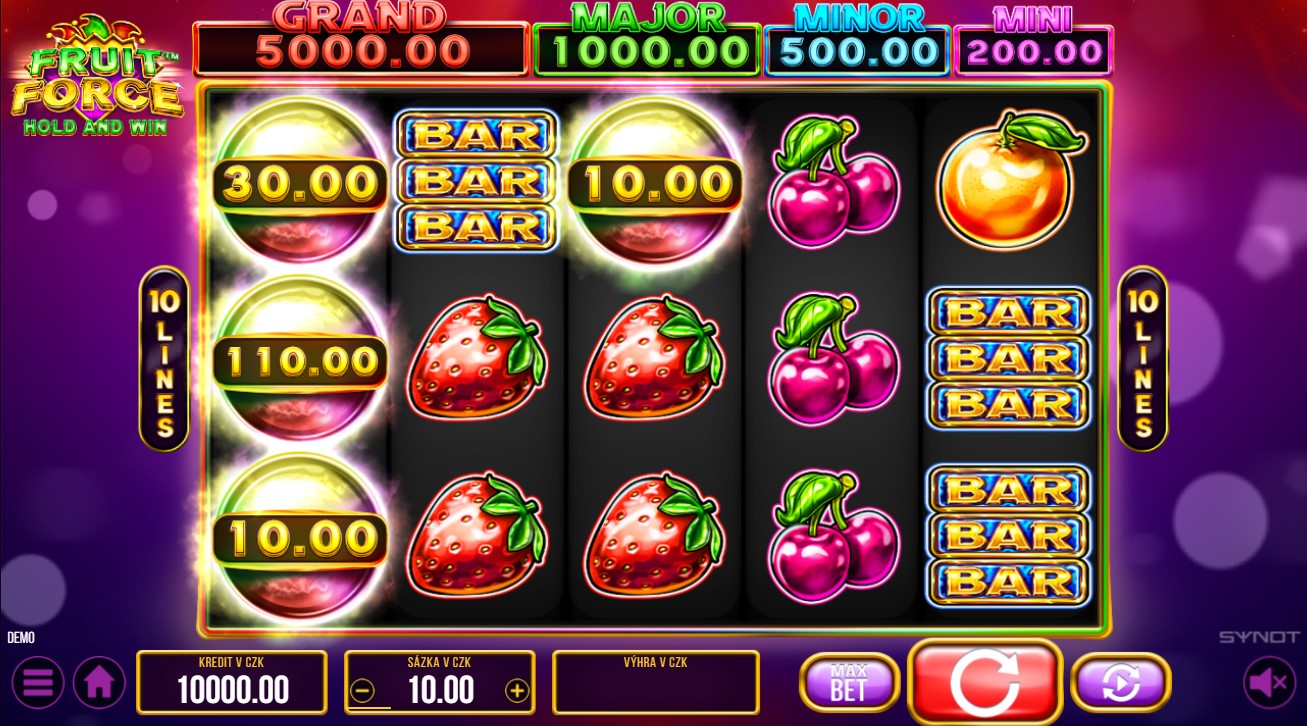The height and width of the screenshot is (726, 1307).
Task: Click the KREDIT V CZK balance display
Action: click(231, 682)
